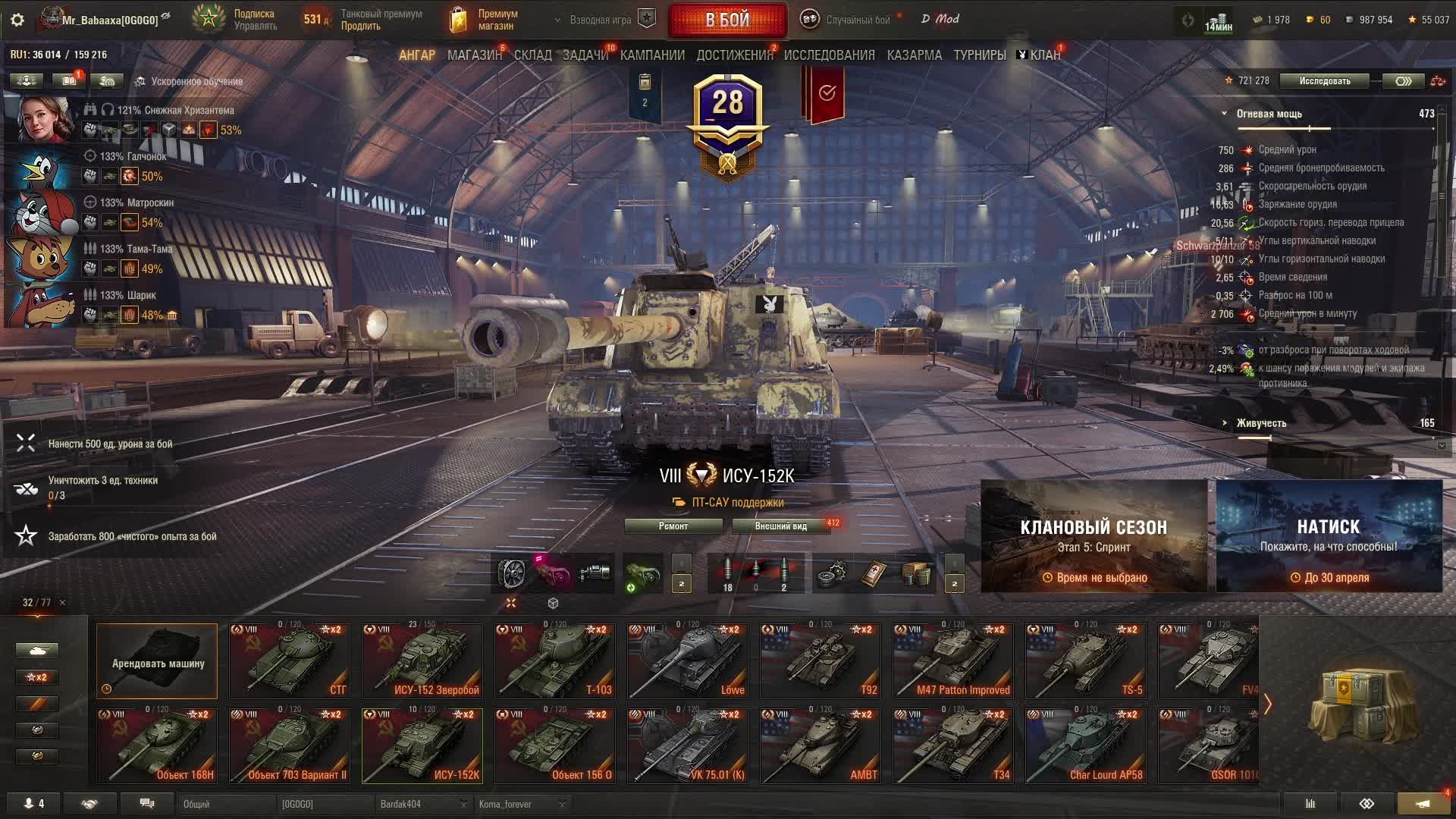Viewport: 1456px width, 819px height.
Task: Open the КЛАН tab
Action: pyautogui.click(x=1044, y=55)
